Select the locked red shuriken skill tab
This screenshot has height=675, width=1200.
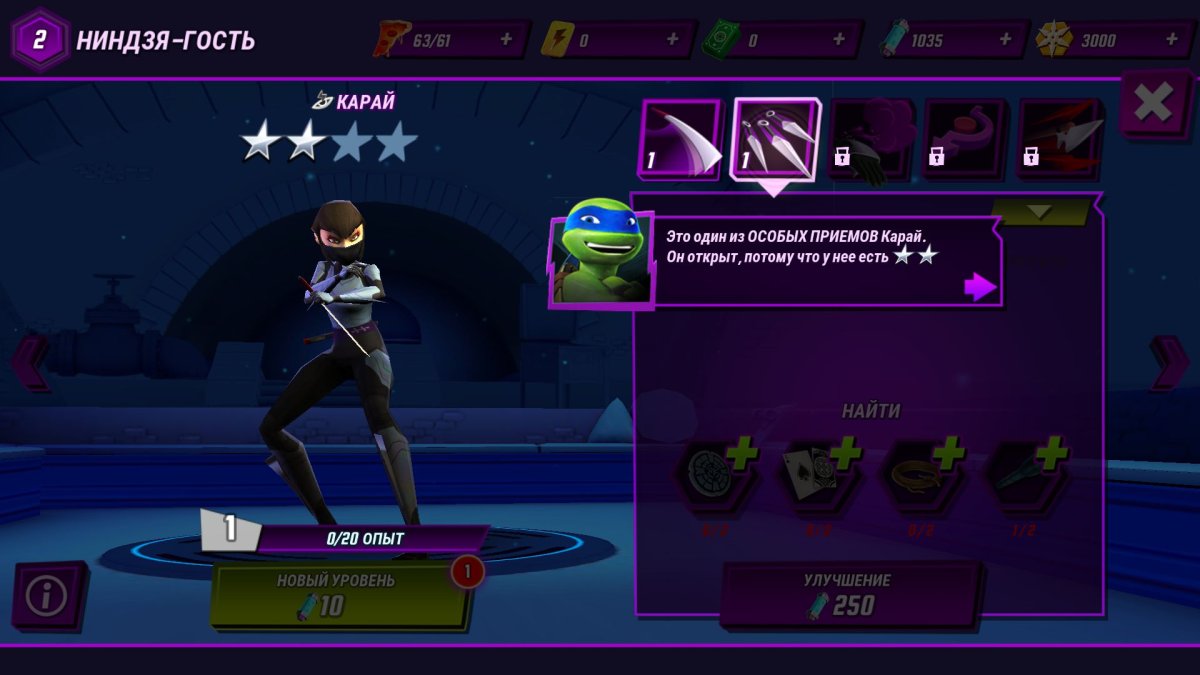click(x=1059, y=139)
